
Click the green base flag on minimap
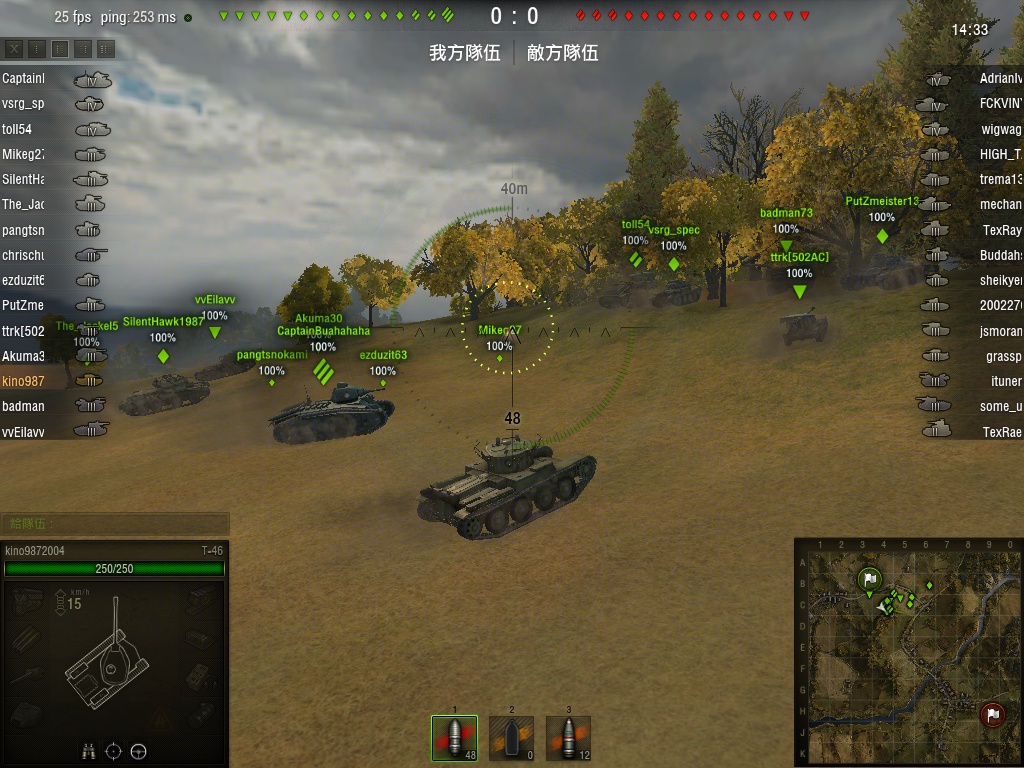(x=870, y=579)
